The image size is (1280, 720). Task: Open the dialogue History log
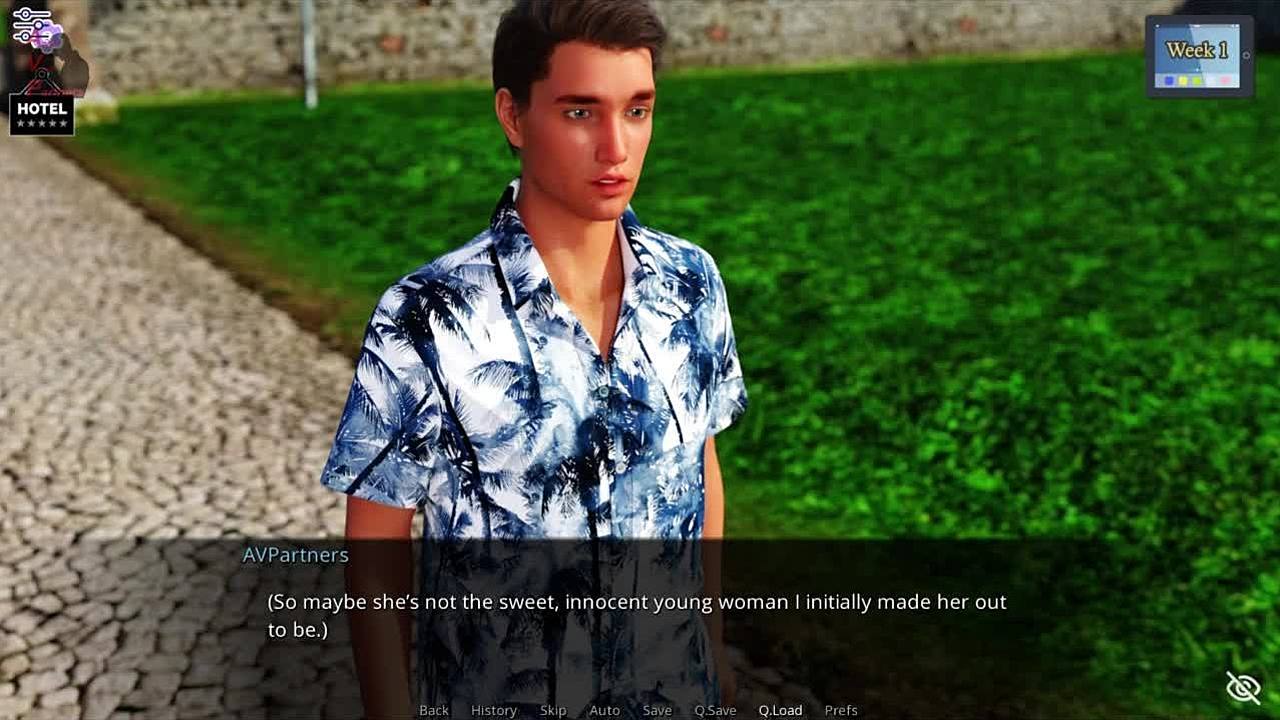point(494,710)
